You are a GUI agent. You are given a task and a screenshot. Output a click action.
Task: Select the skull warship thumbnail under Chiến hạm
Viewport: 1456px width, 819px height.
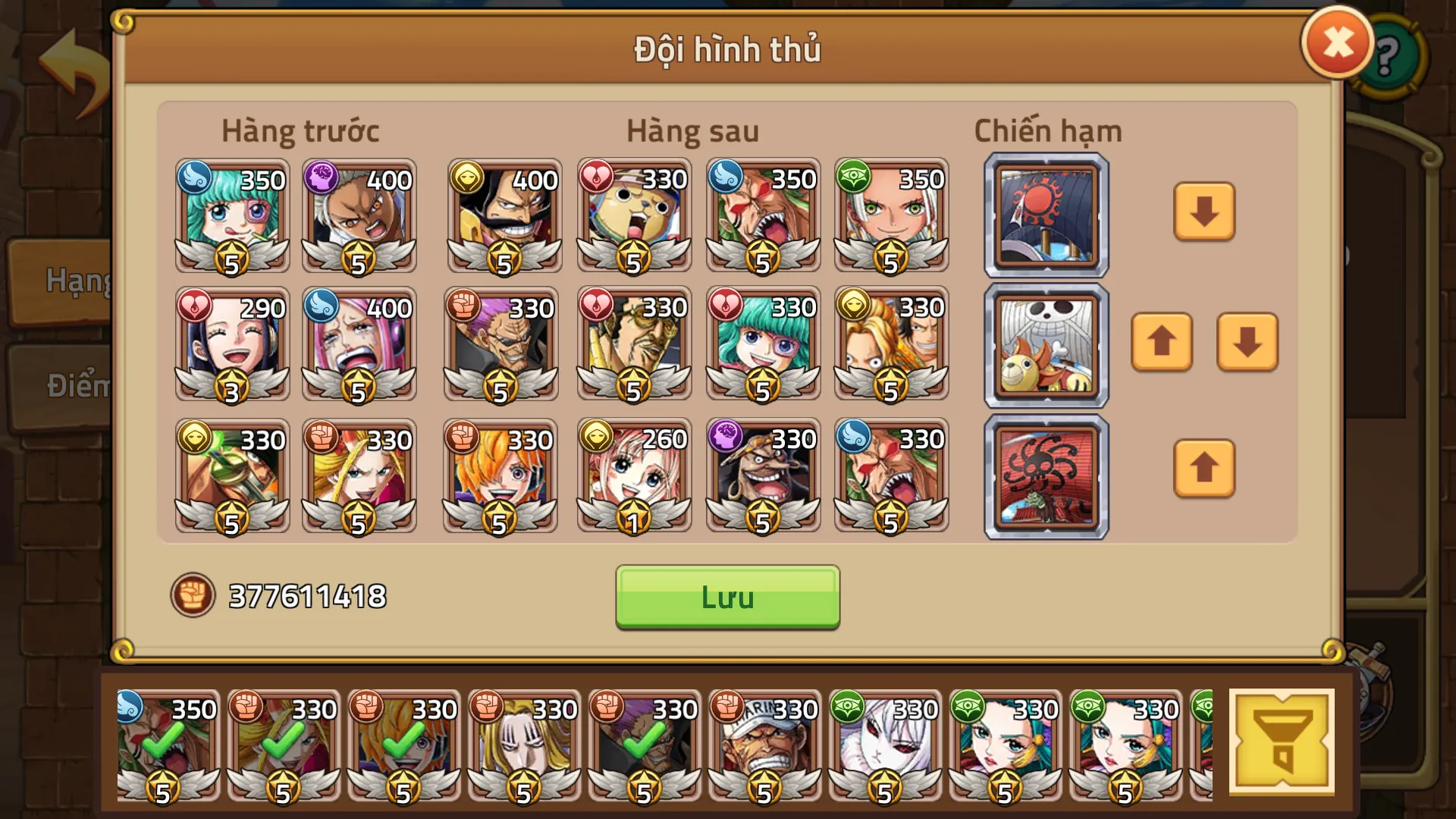coord(1045,345)
